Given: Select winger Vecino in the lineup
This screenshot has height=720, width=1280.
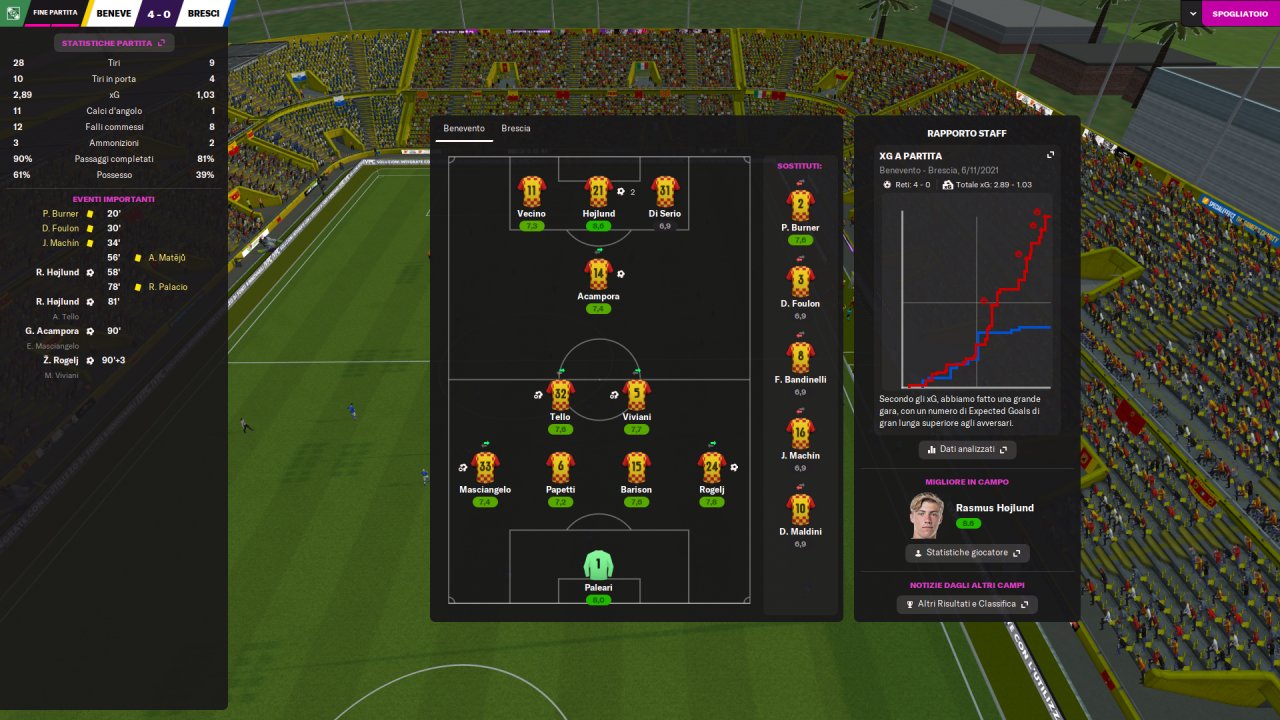Looking at the screenshot, I should 531,192.
